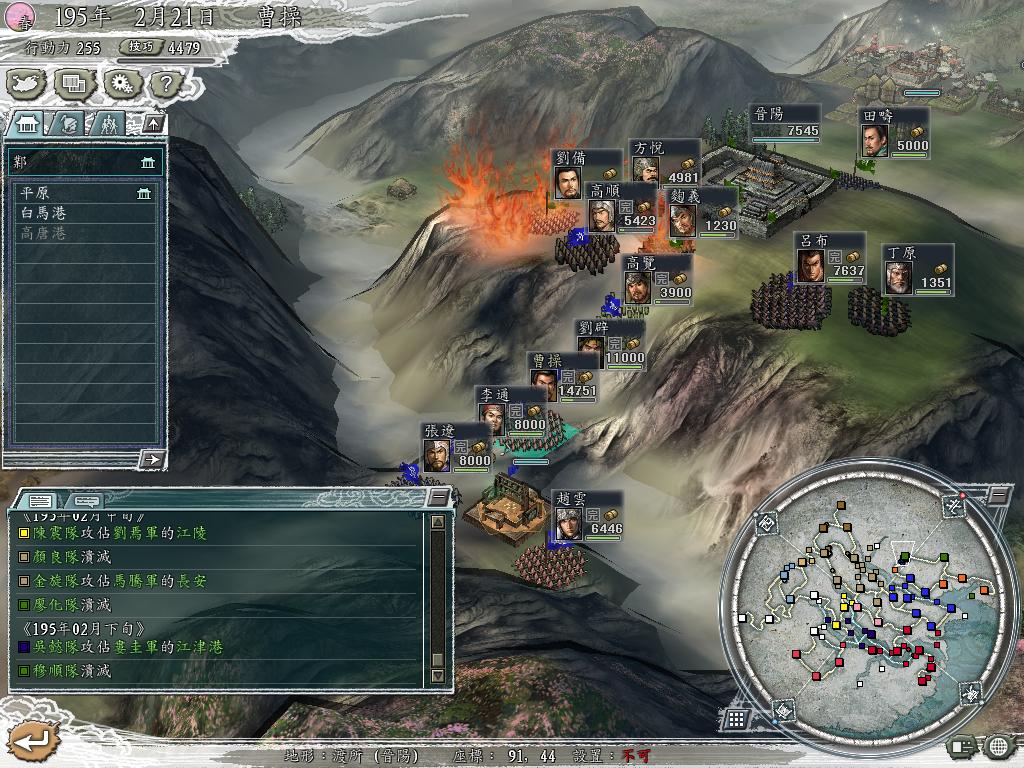Screen dimensions: 1024x768
Task: Switch to the troop units tab
Action: click(x=108, y=124)
